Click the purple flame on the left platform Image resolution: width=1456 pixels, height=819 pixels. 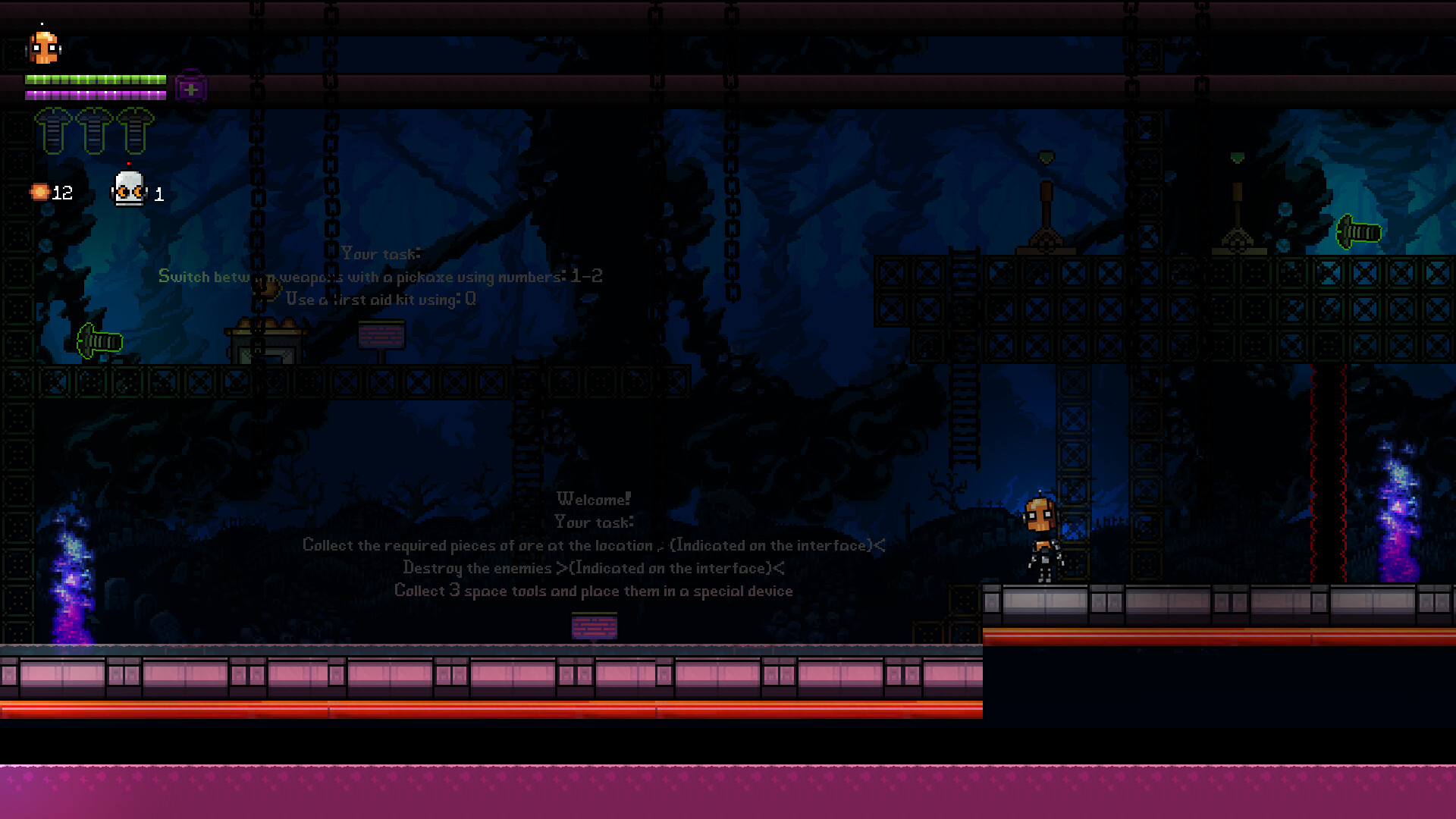coord(68,576)
